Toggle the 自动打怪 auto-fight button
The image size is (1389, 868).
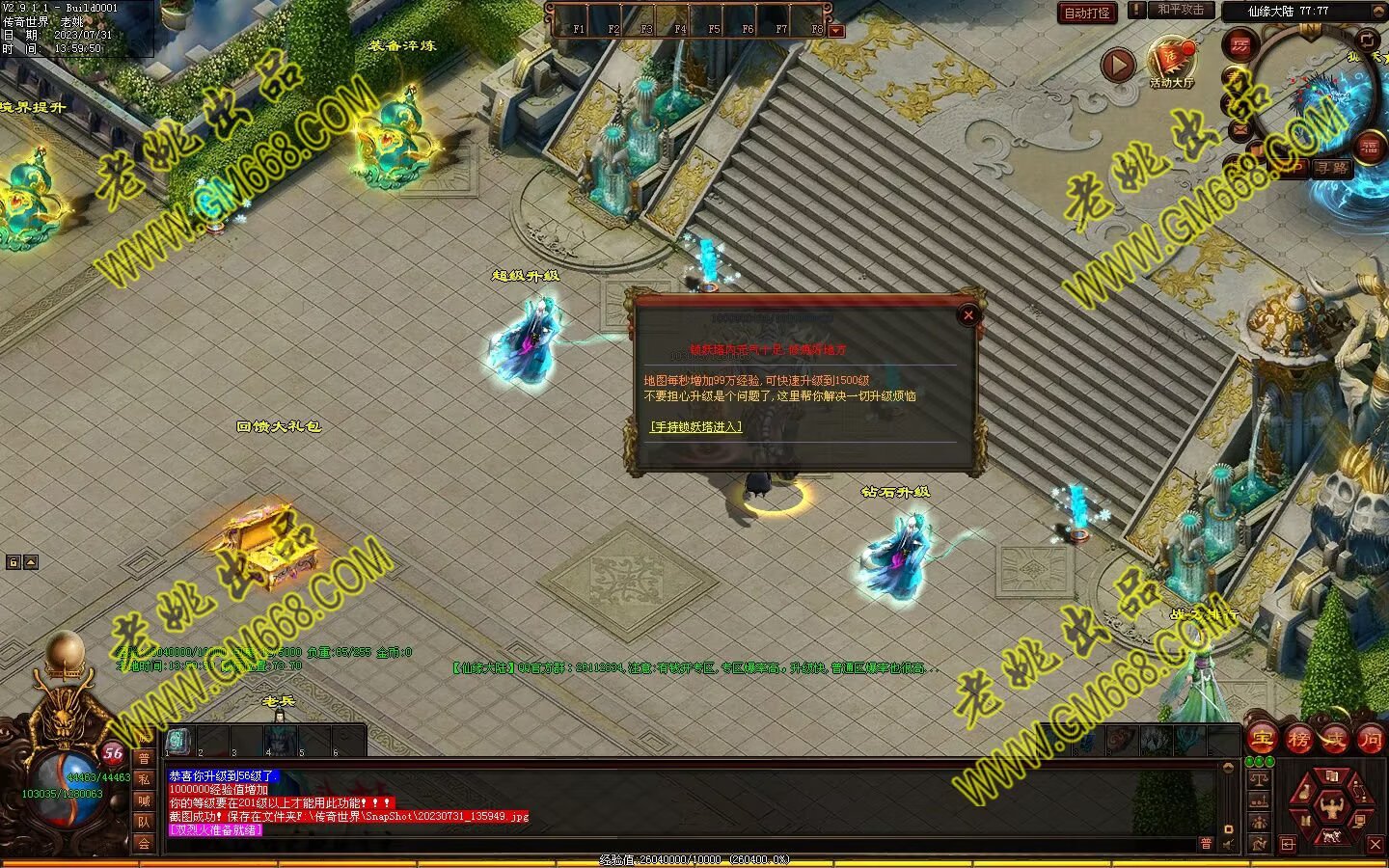pos(1087,13)
